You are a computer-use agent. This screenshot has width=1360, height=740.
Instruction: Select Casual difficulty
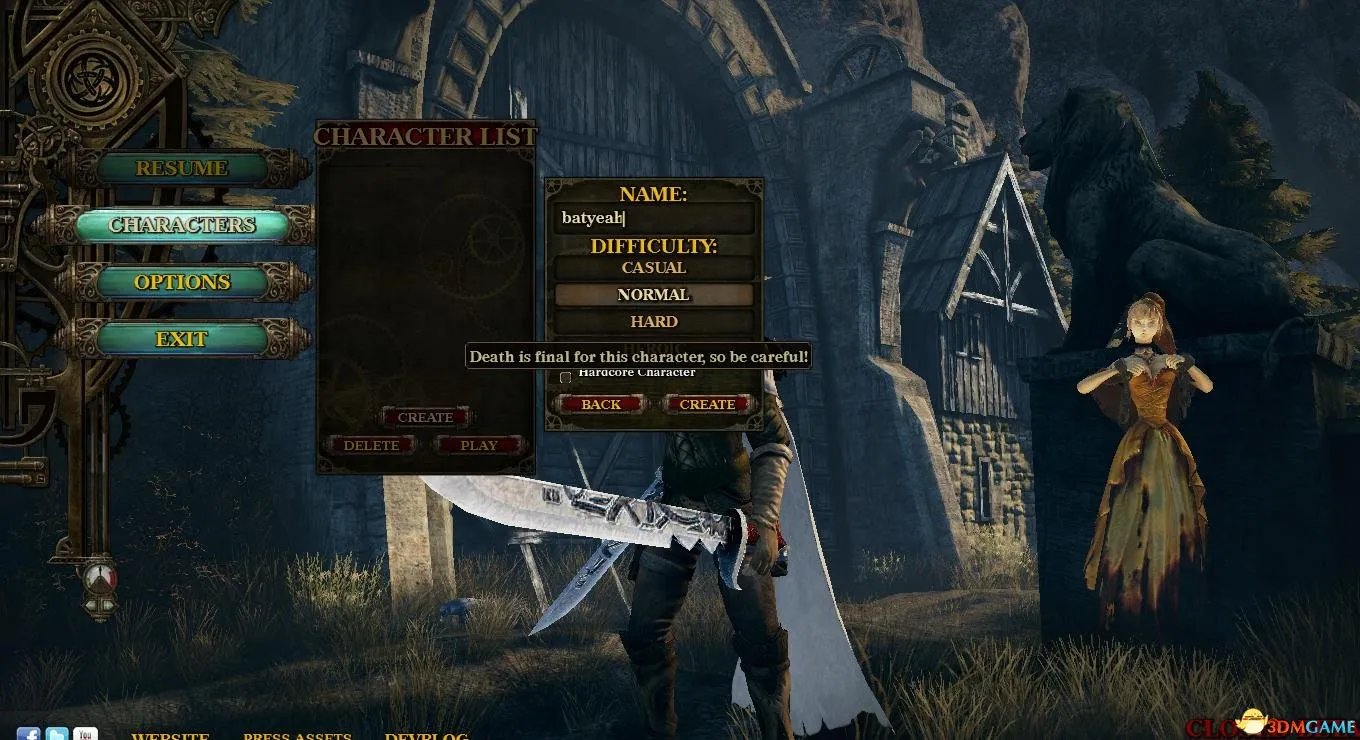coord(654,268)
